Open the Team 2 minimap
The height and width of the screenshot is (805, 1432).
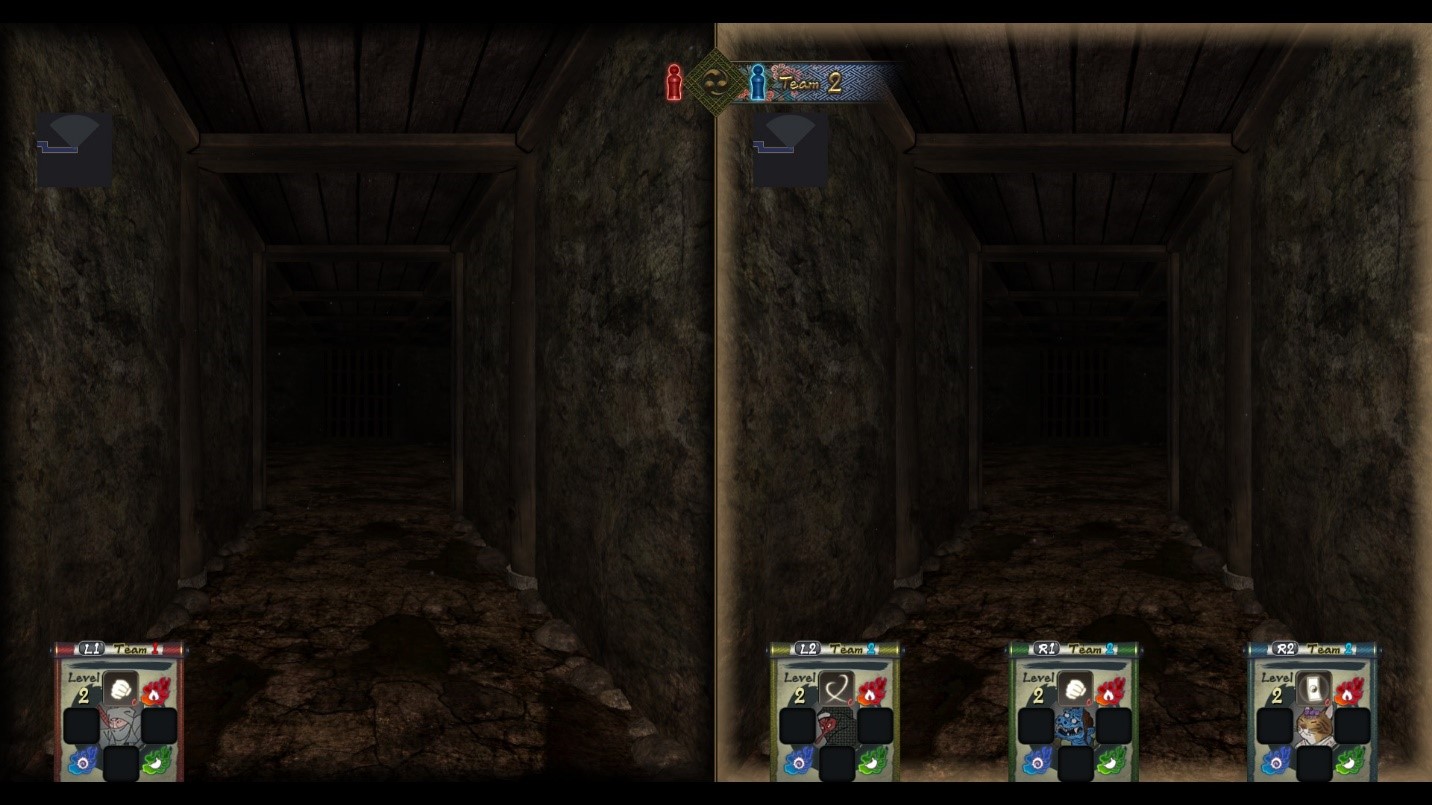(x=790, y=149)
